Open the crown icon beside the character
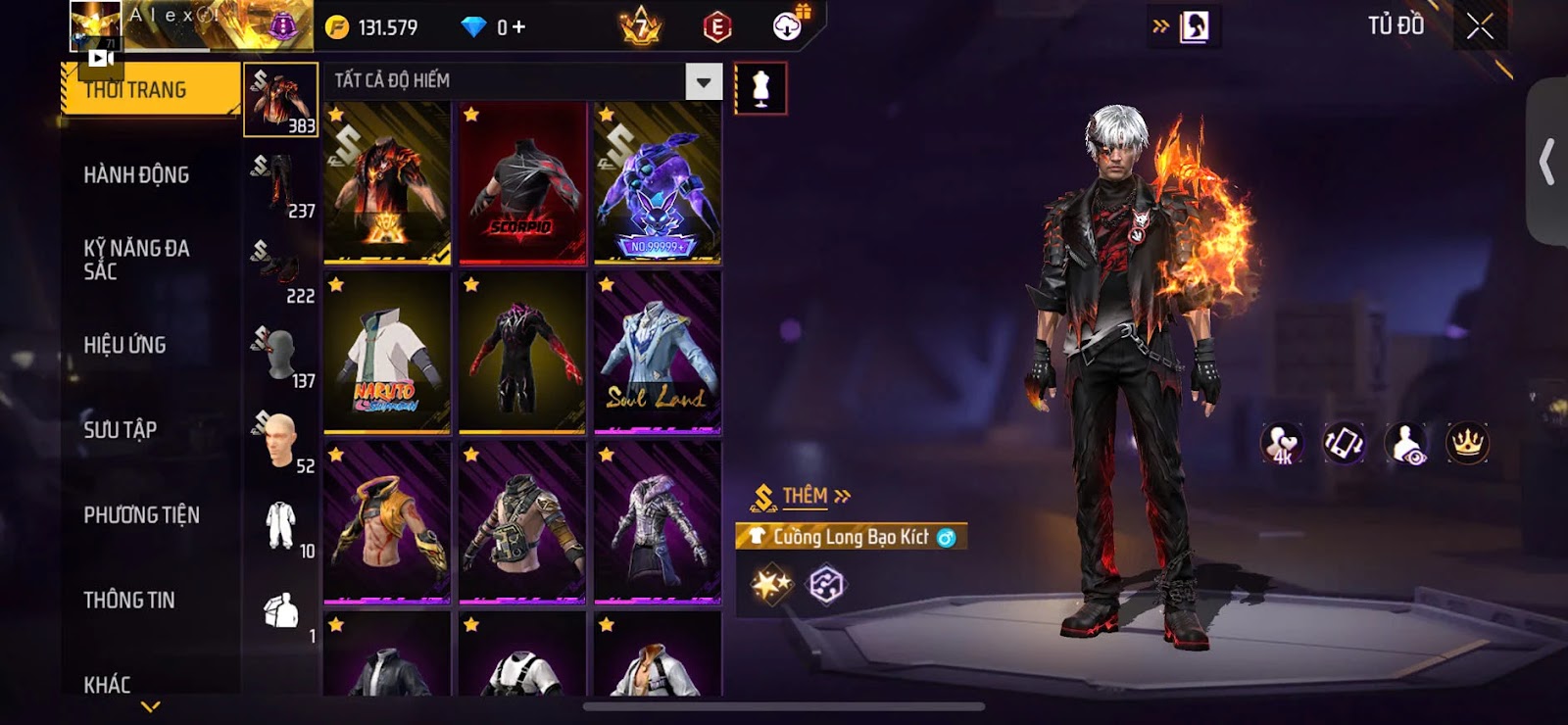1568x725 pixels. (x=1467, y=444)
